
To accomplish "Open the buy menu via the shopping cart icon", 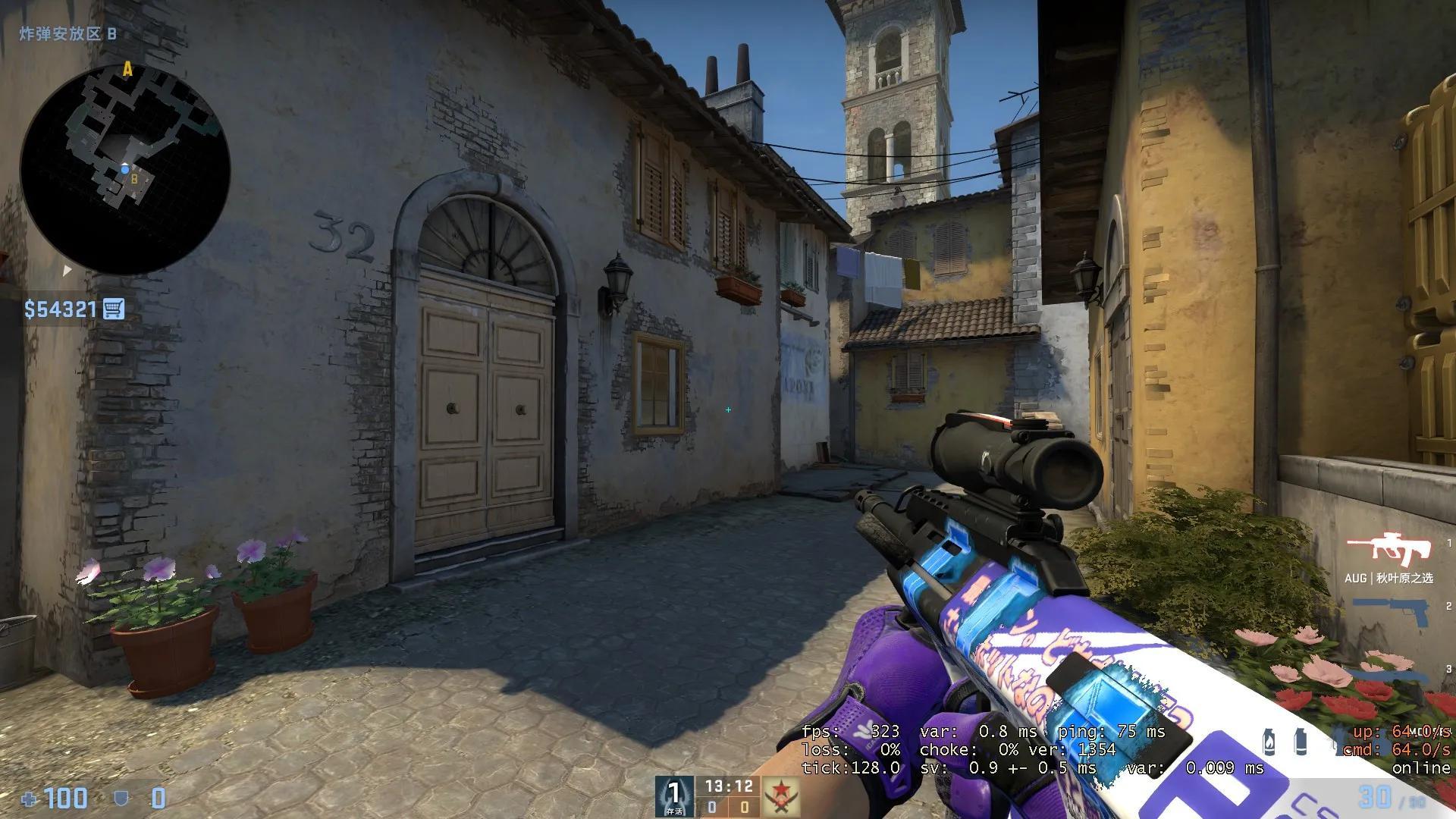I will click(112, 309).
